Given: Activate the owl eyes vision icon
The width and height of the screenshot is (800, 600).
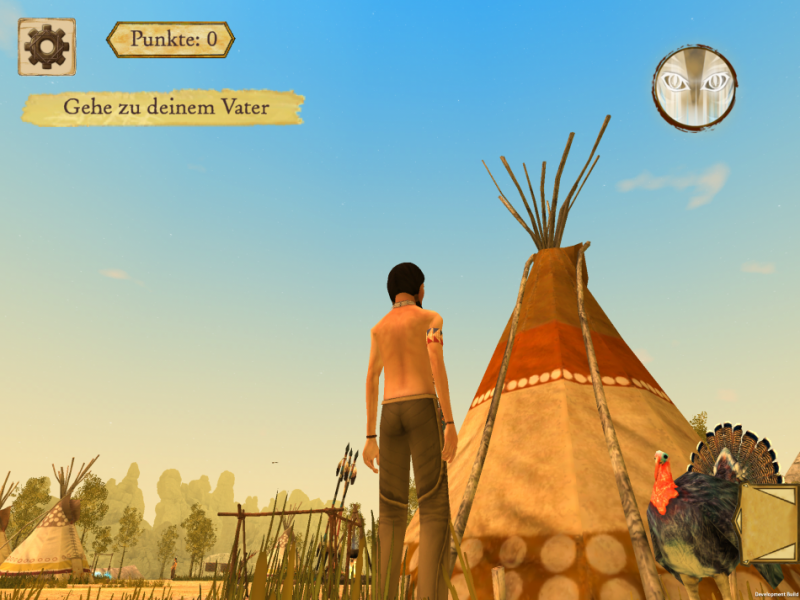Looking at the screenshot, I should pyautogui.click(x=695, y=87).
